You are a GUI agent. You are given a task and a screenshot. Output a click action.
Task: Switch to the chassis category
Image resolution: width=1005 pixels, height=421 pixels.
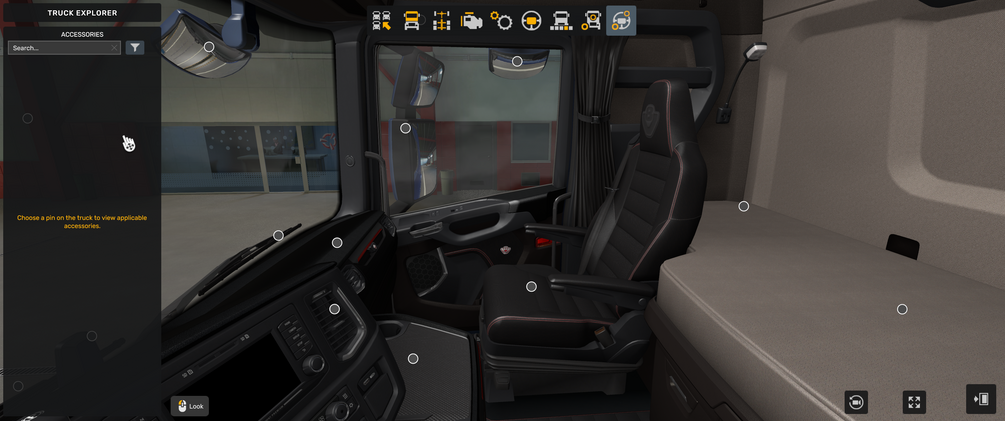pyautogui.click(x=441, y=21)
